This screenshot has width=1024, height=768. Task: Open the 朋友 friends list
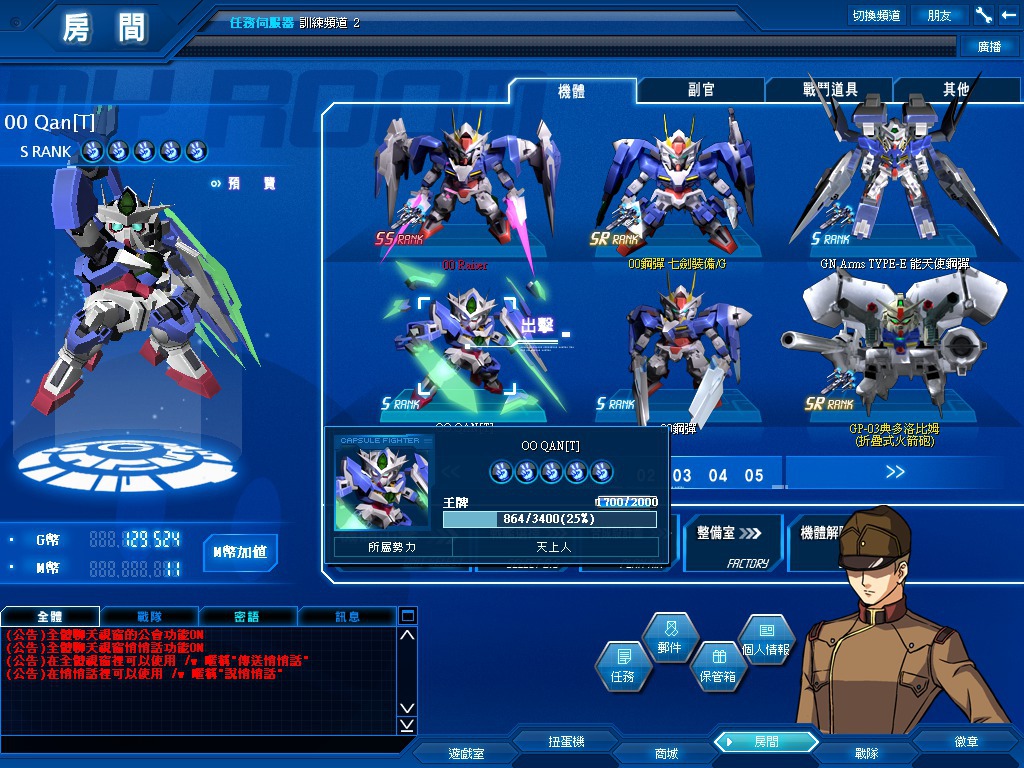(x=940, y=15)
